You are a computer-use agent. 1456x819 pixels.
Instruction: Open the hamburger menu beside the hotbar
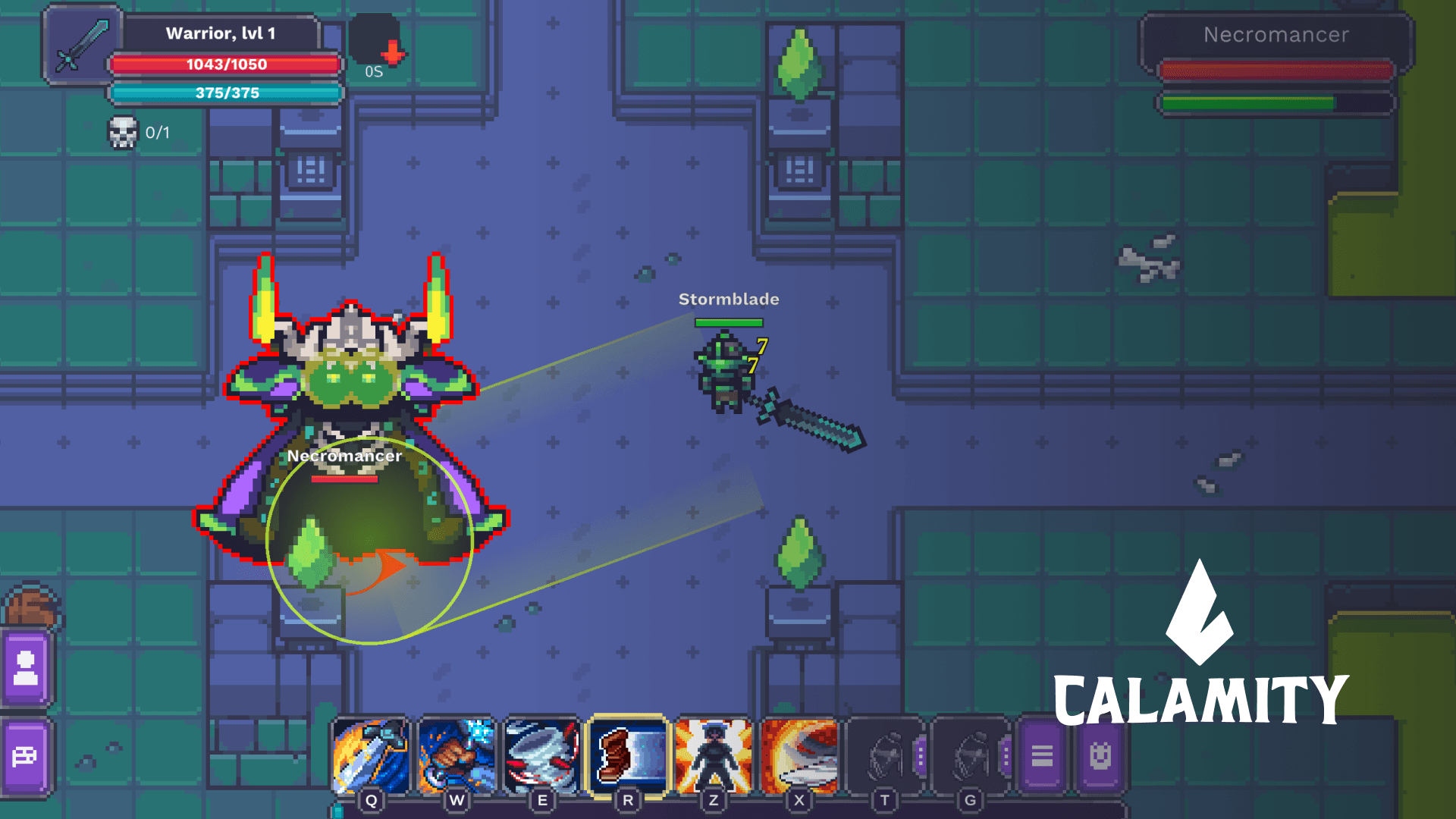(1043, 755)
